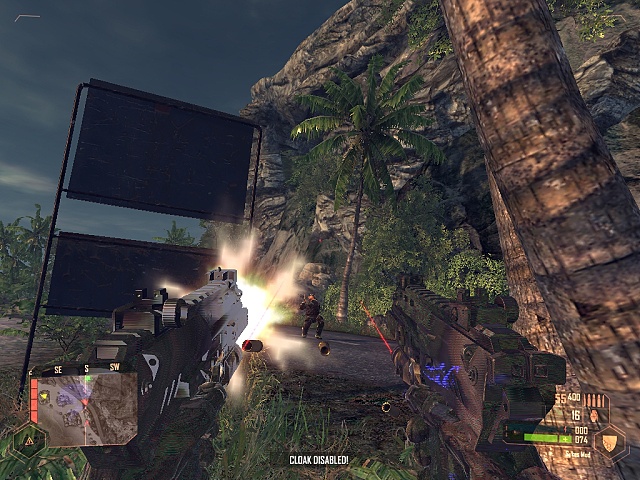This screenshot has width=640, height=480.
Task: Click the compass heading strip above minimap
Action: (84, 370)
